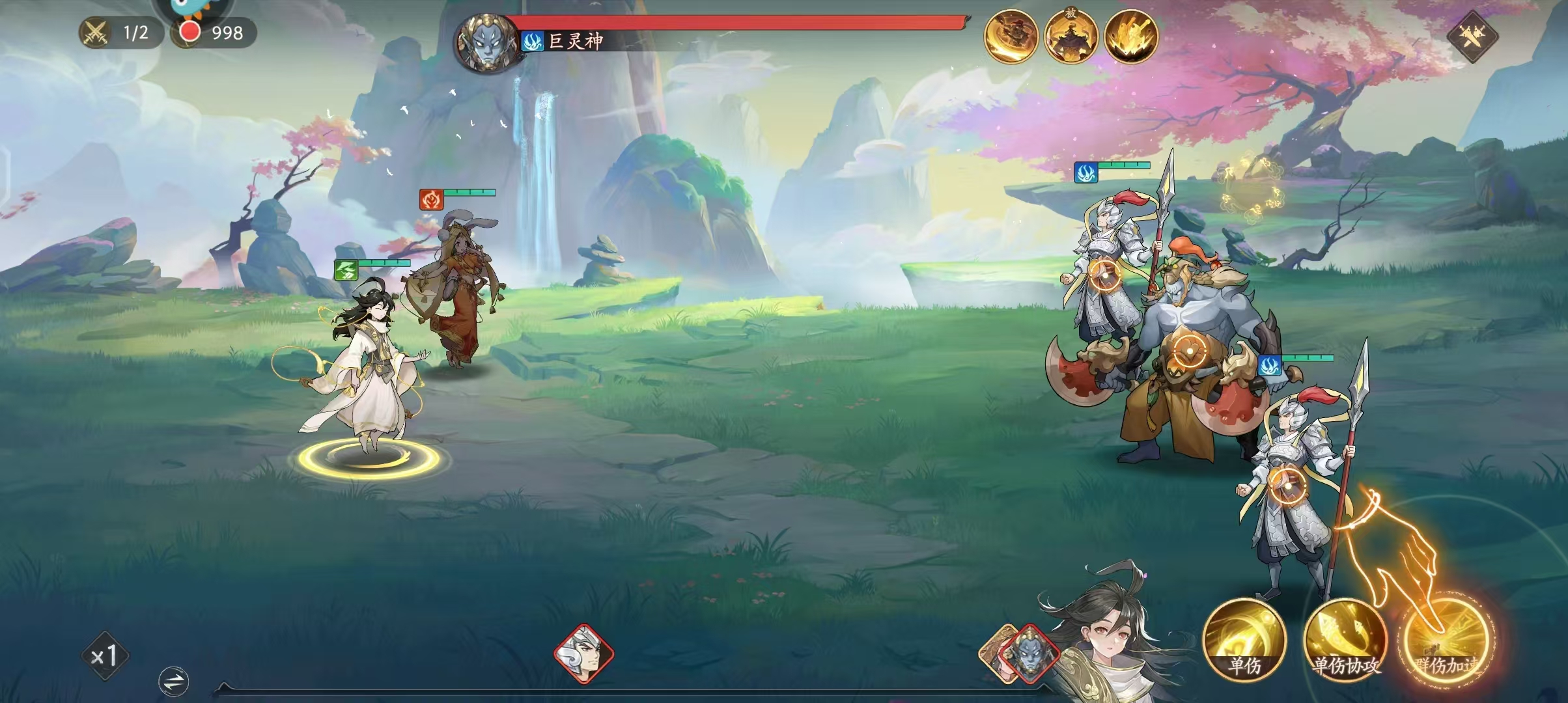Inspect the boss passive skill marked 被
Viewport: 1568px width, 703px height.
[1071, 36]
